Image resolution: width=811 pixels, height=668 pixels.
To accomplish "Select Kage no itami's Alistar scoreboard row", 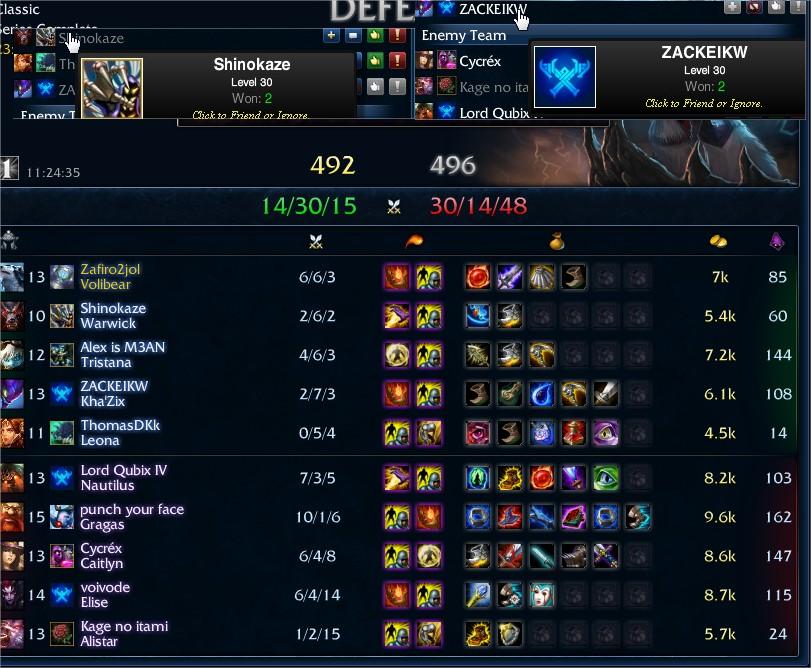I will (122, 633).
